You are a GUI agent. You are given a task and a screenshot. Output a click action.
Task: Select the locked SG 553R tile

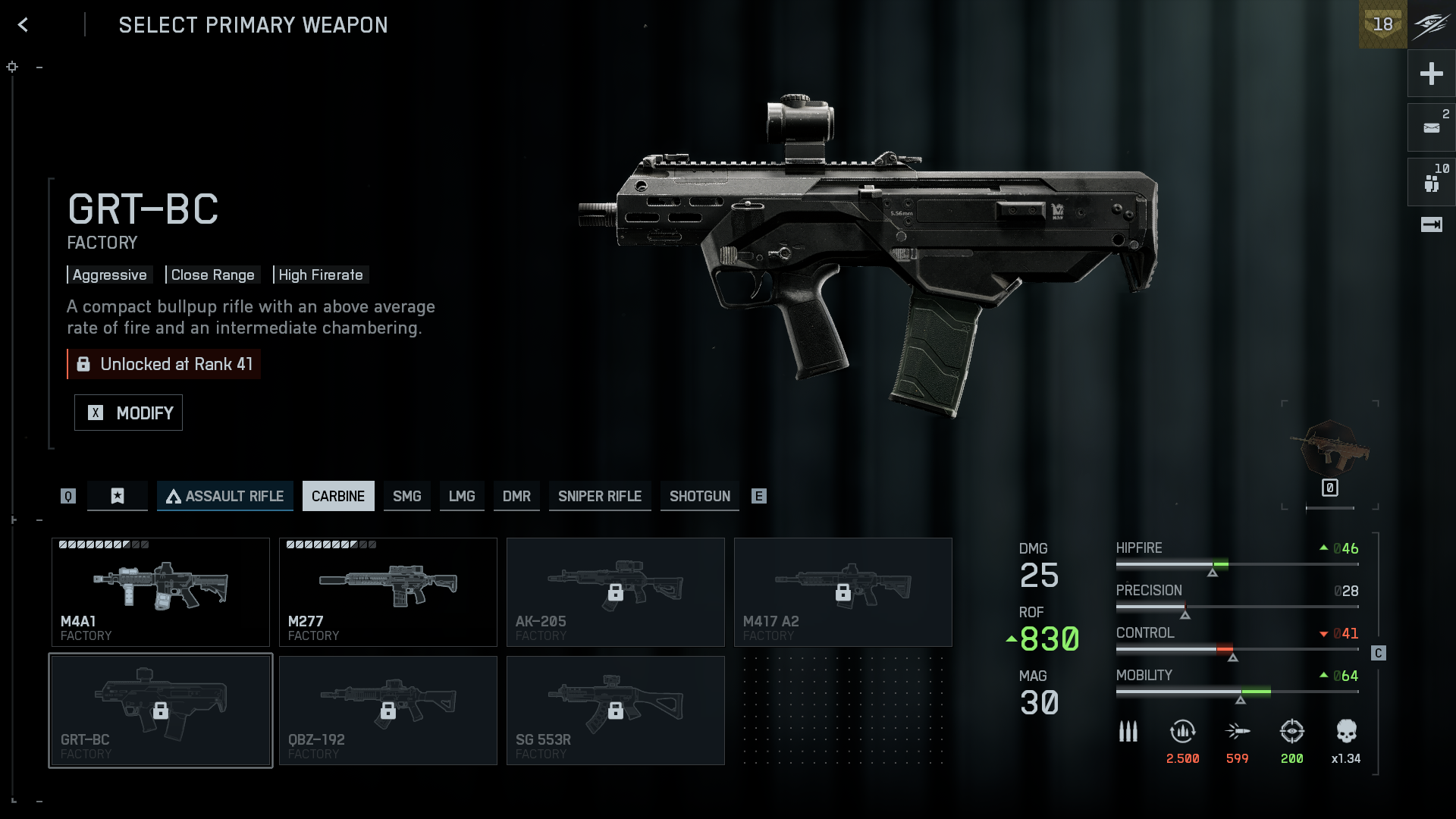(616, 711)
